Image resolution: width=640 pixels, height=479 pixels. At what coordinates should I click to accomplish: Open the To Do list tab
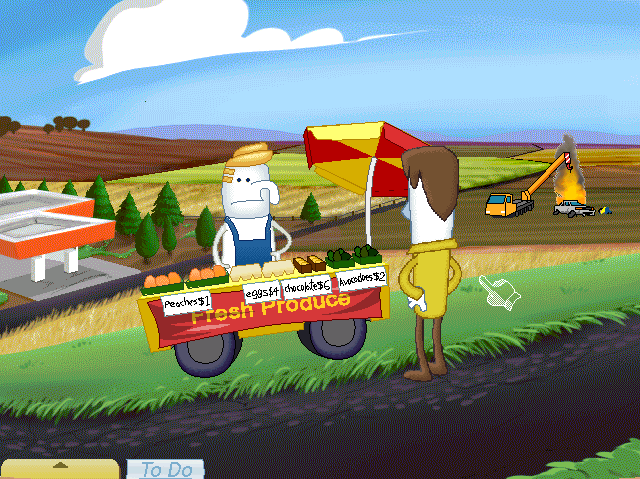[x=164, y=469]
